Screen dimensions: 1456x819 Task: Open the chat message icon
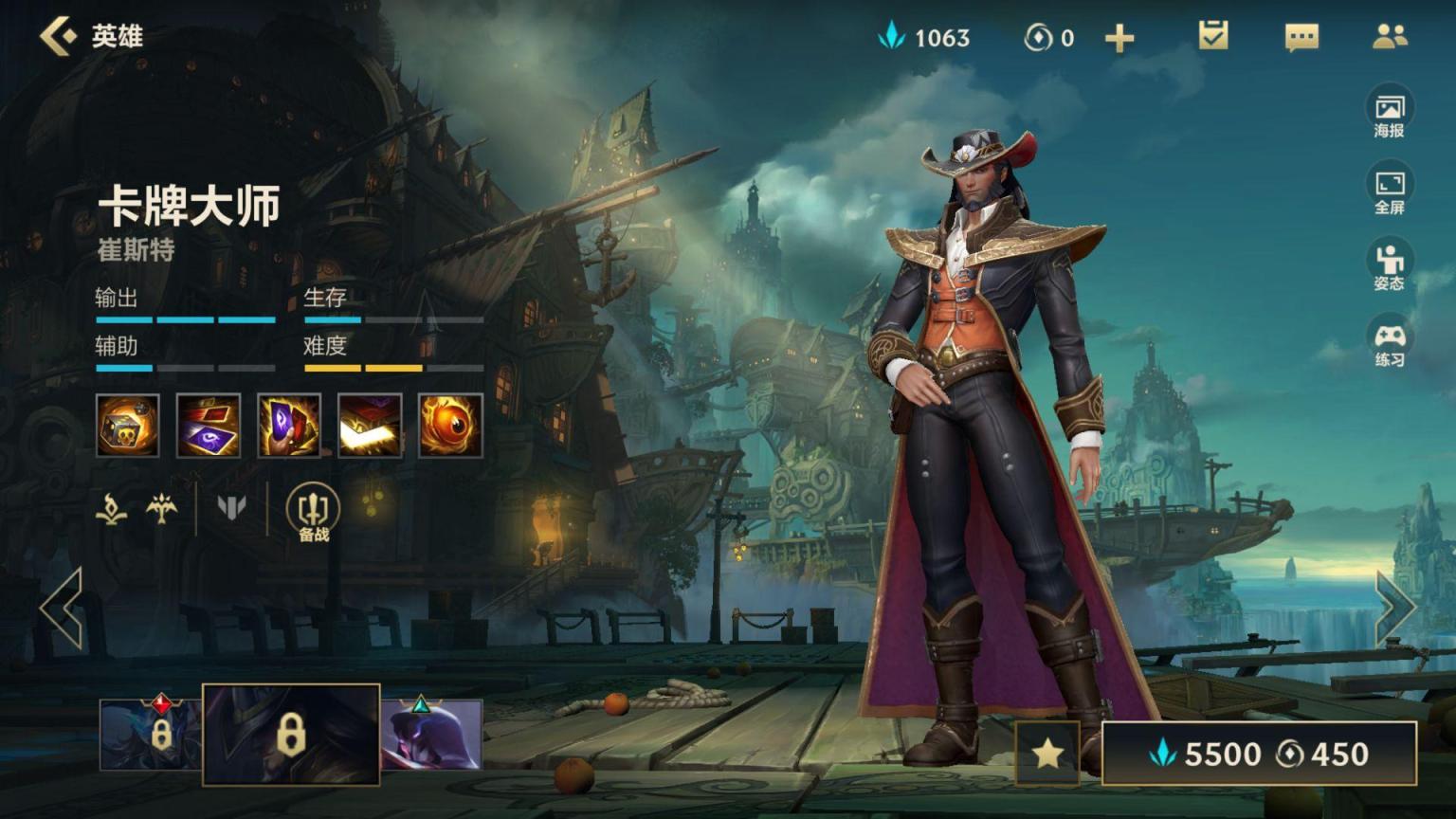[1301, 38]
